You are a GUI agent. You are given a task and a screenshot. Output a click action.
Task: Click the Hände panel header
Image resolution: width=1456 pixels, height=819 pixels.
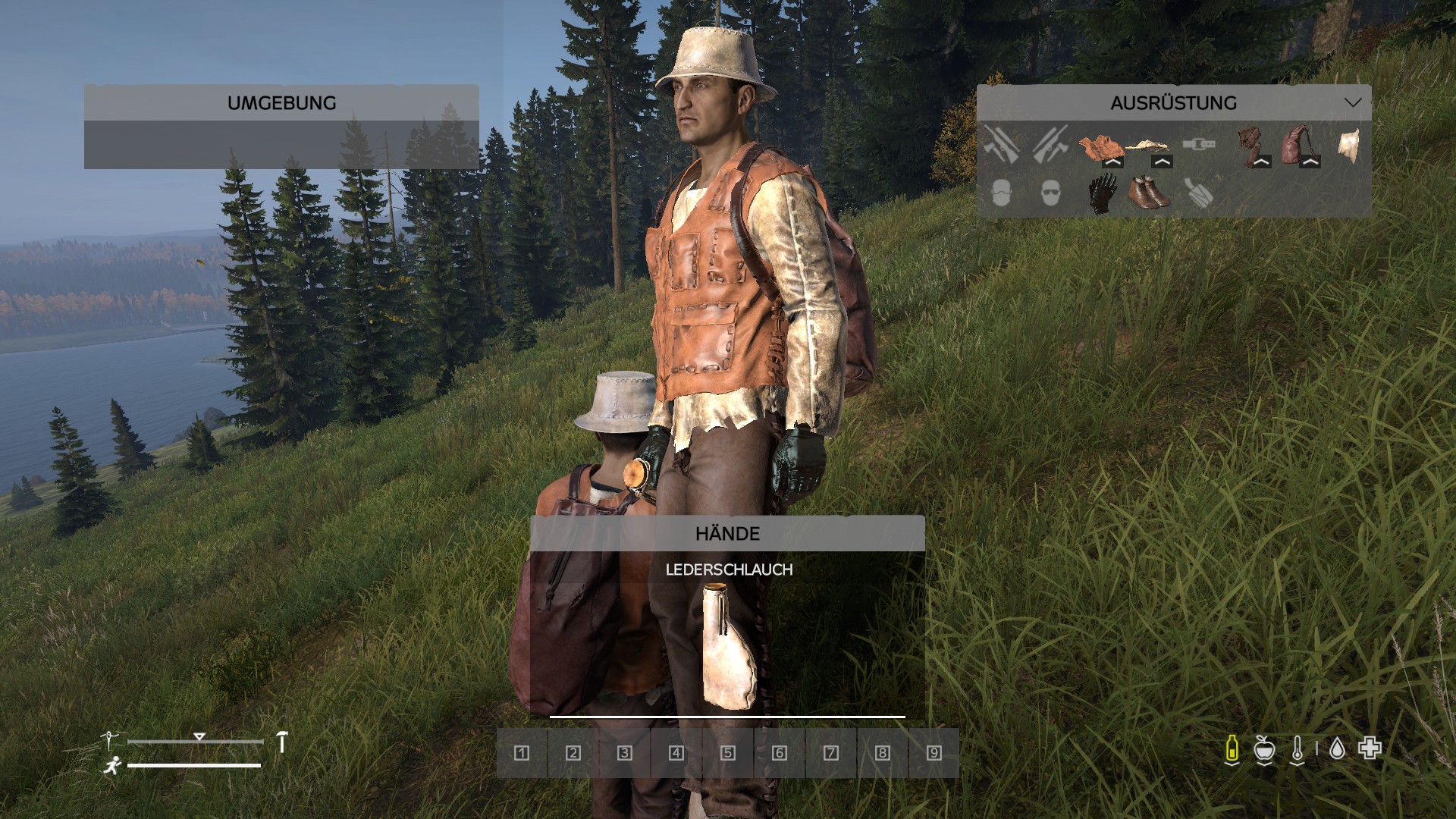[727, 533]
